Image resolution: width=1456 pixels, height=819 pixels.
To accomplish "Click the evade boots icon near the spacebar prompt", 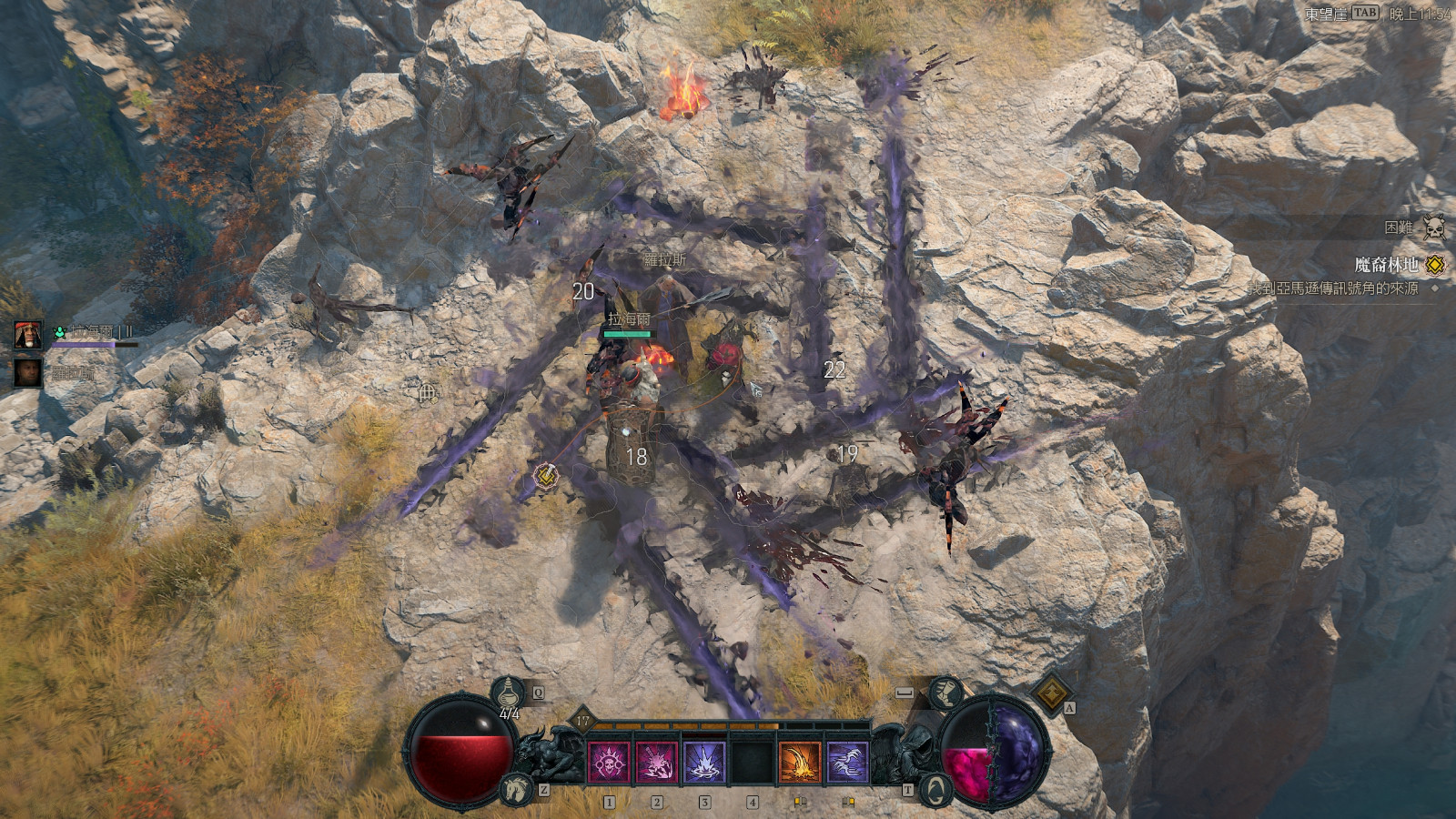I will coord(945,693).
